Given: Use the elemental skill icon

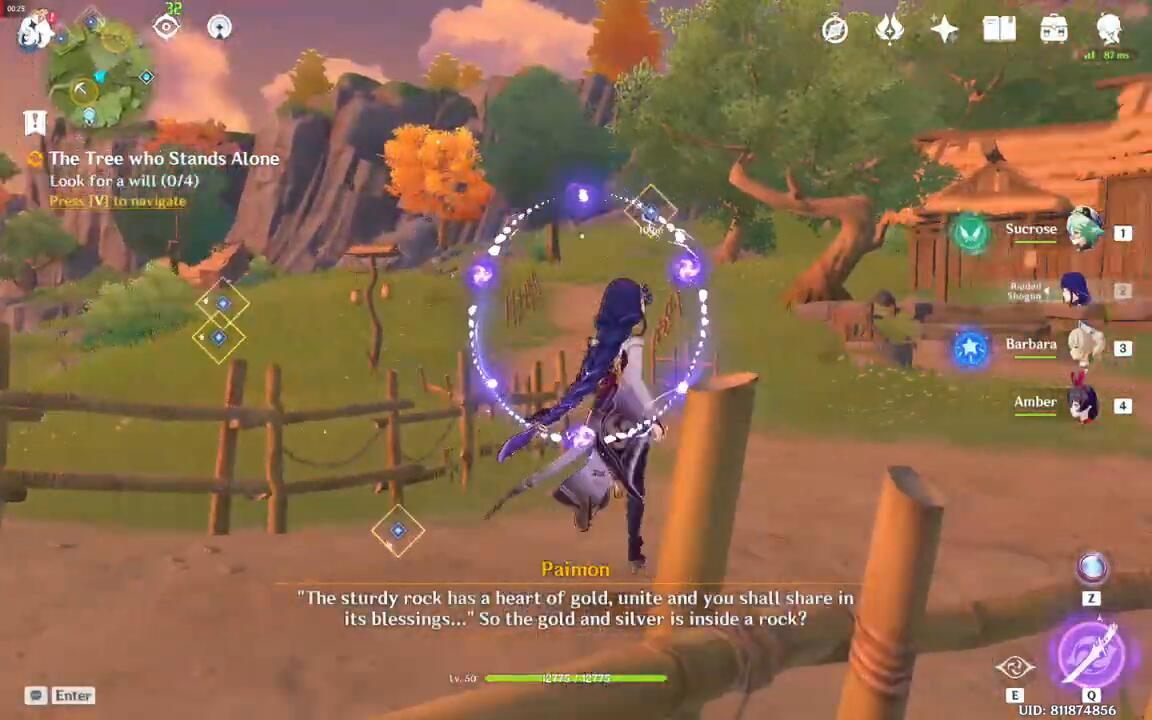Looking at the screenshot, I should click(x=1015, y=667).
